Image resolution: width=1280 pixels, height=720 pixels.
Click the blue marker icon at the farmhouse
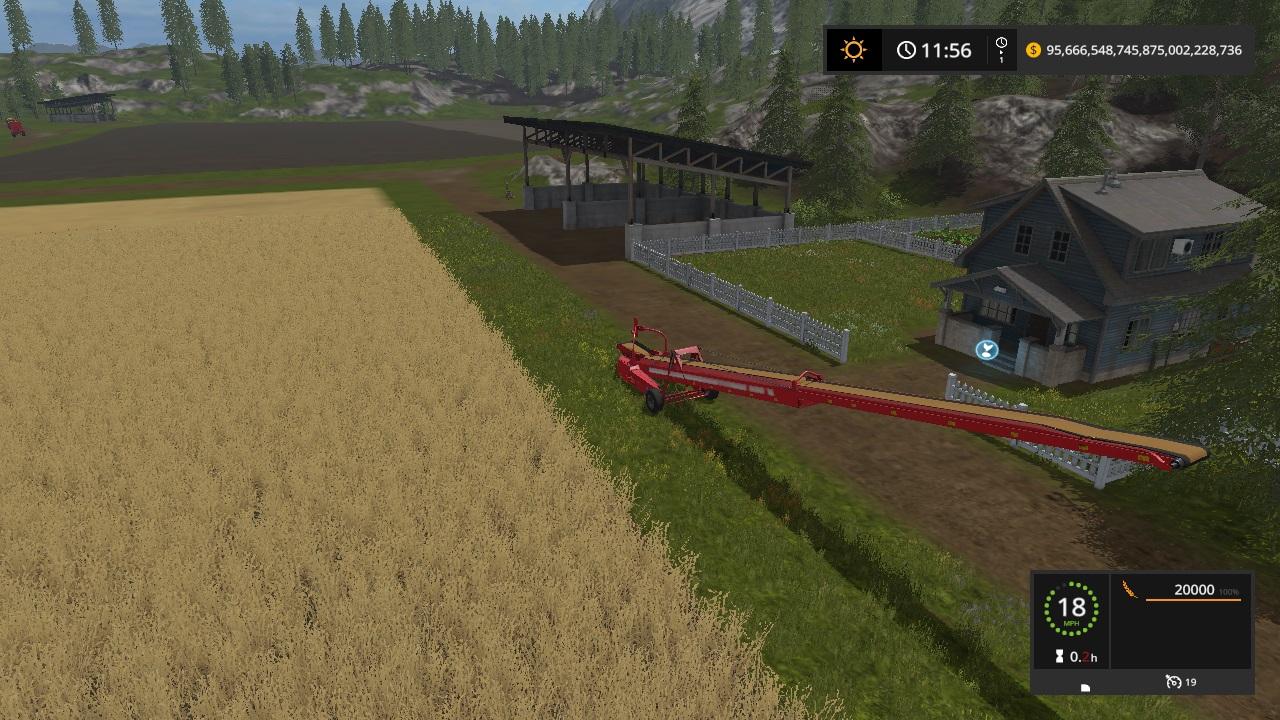(986, 349)
